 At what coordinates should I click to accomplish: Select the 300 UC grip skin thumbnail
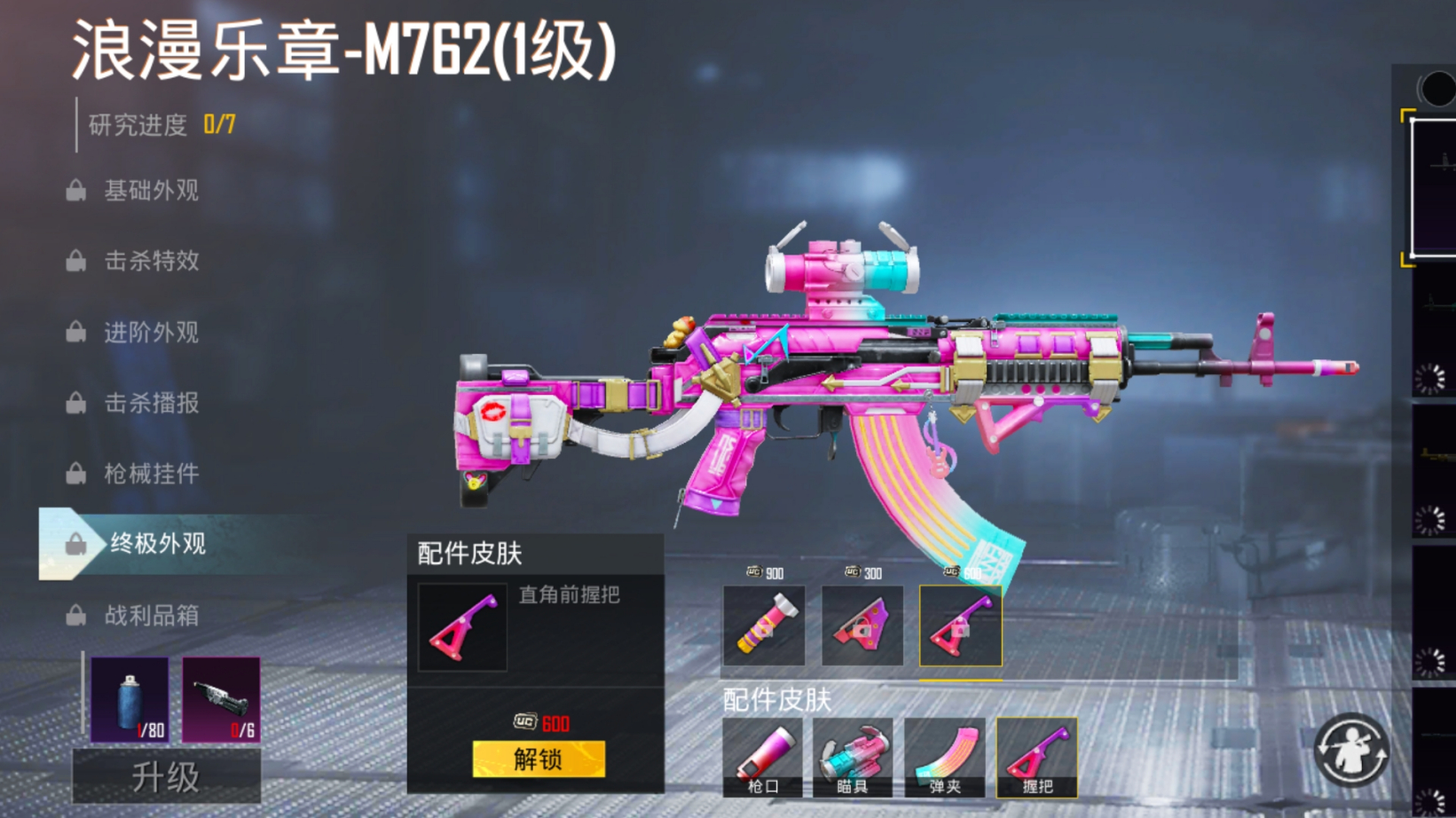tap(862, 626)
